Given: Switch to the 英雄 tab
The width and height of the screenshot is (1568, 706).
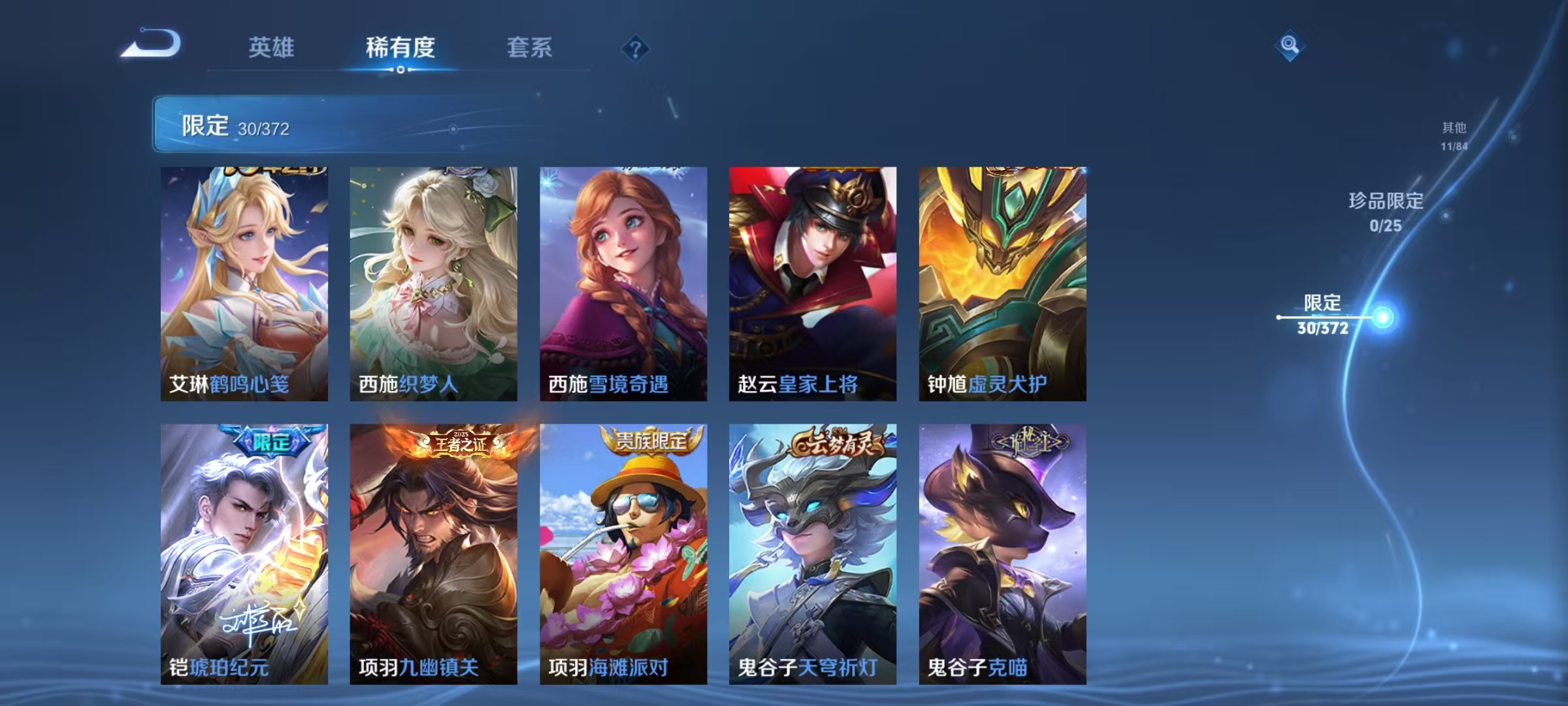Looking at the screenshot, I should [271, 48].
